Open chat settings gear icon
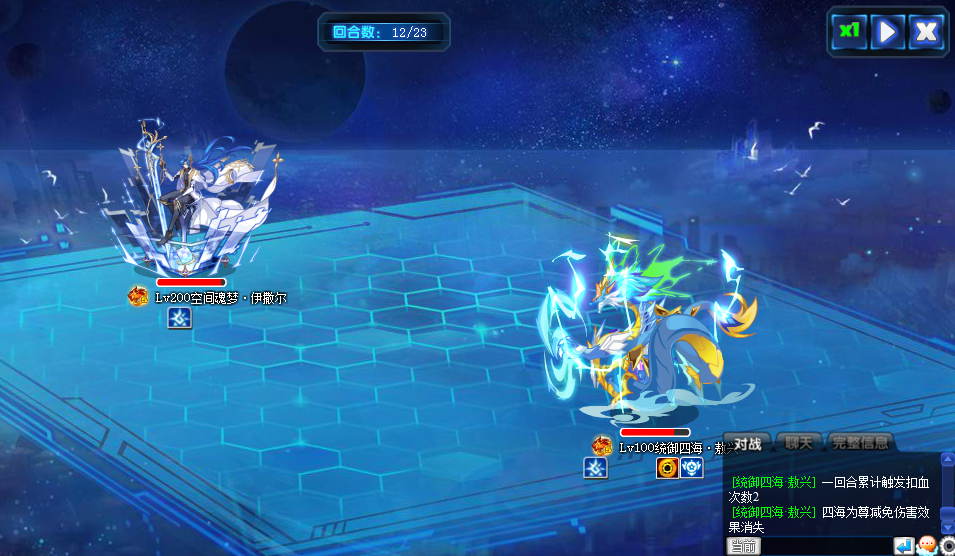Image resolution: width=955 pixels, height=556 pixels. (947, 546)
